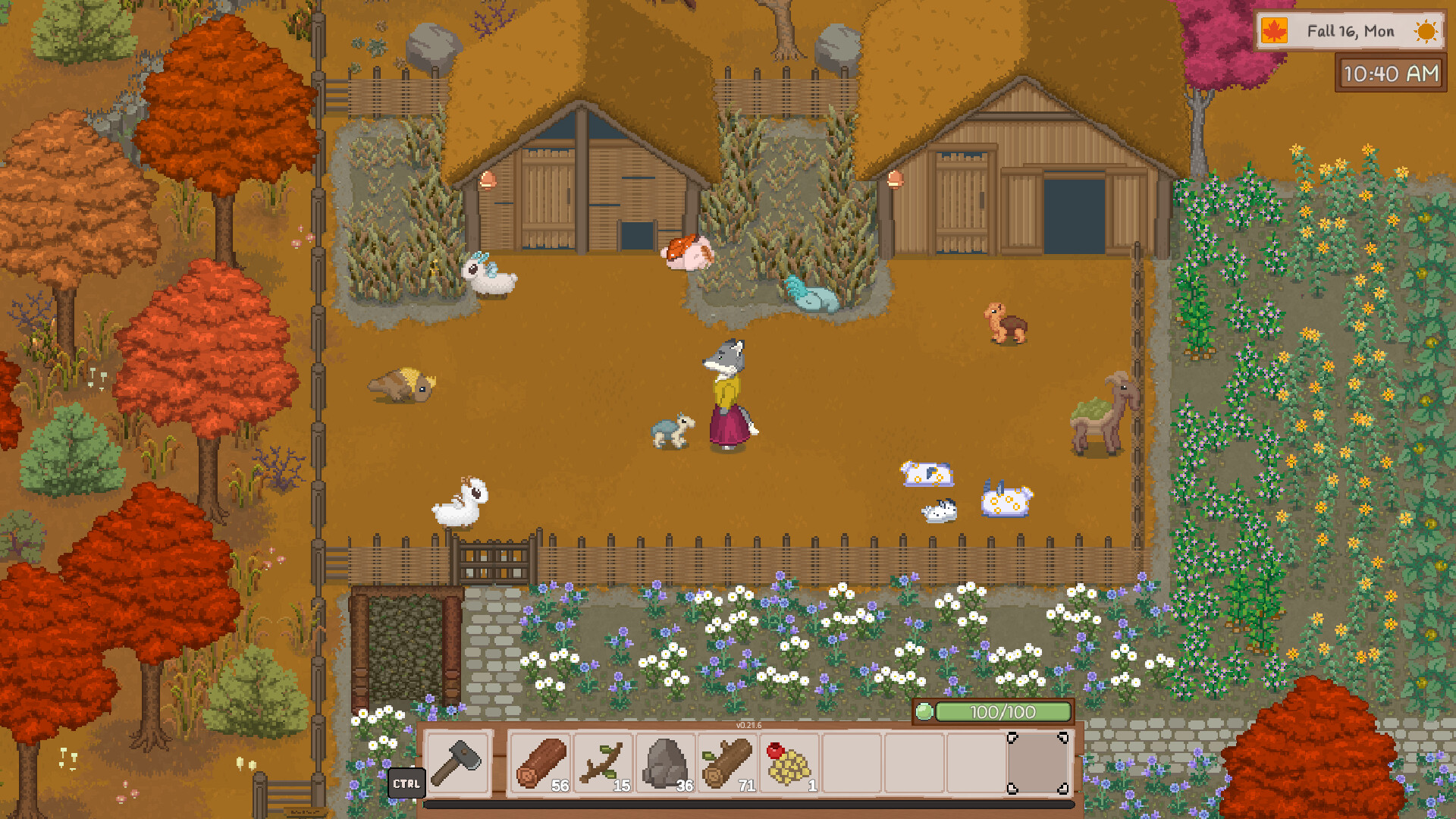This screenshot has height=819, width=1456.
Task: Click the green health orb
Action: 925,713
